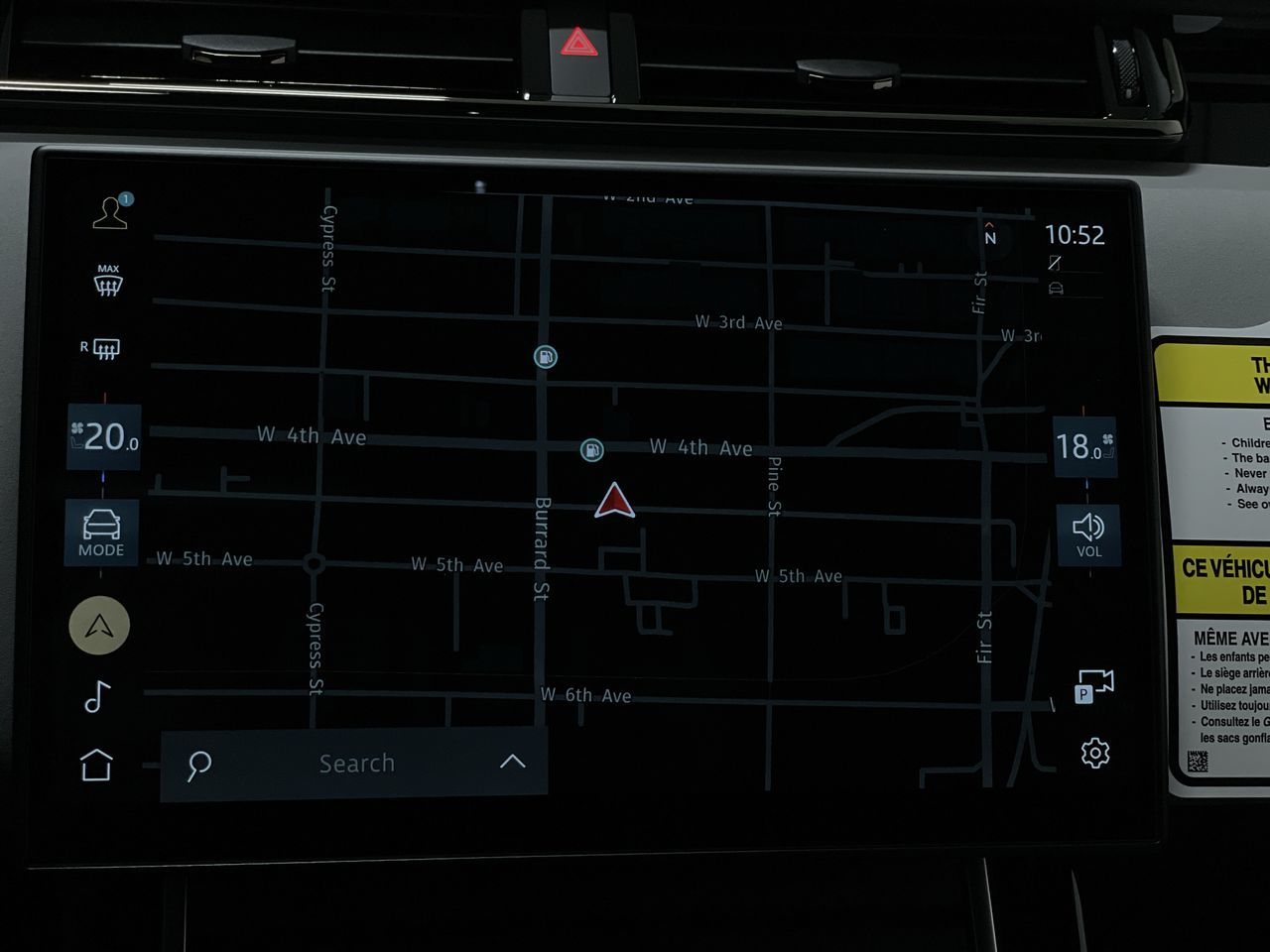Image resolution: width=1270 pixels, height=952 pixels.
Task: Tap the right 18.0 temperature control
Action: tap(1083, 447)
